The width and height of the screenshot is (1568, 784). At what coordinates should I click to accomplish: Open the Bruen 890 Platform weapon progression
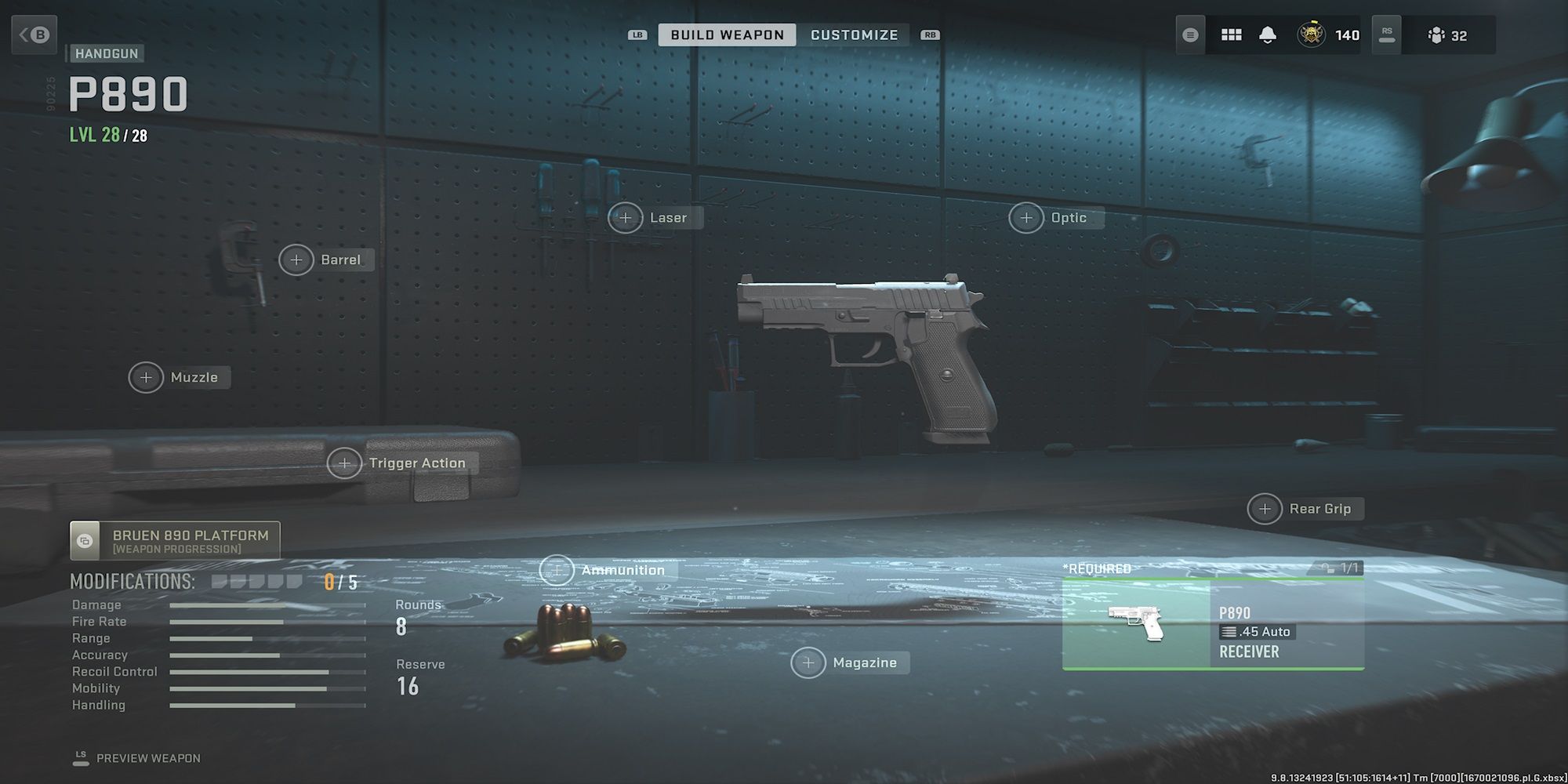(x=176, y=541)
